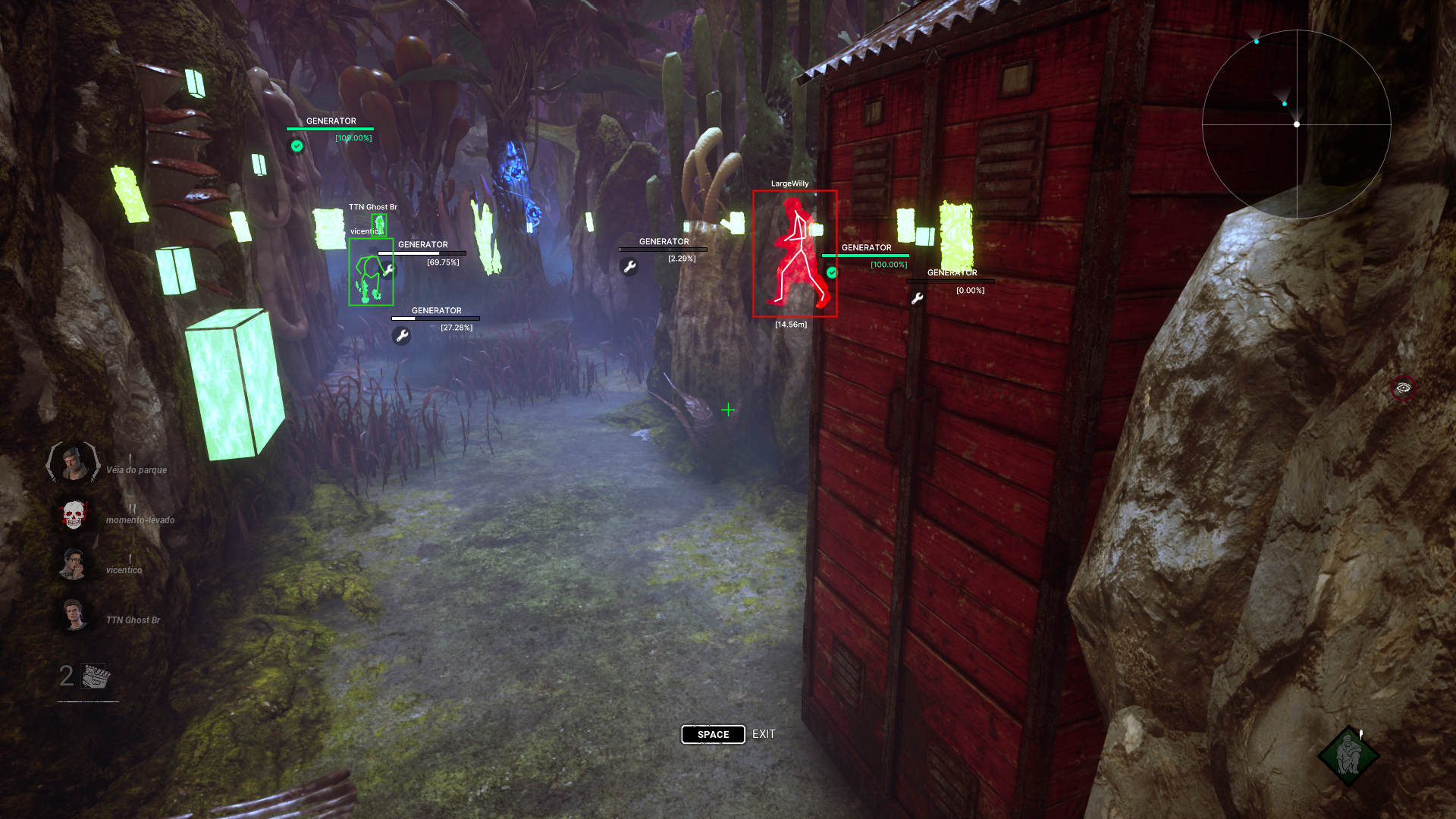Click the remaining generators counter icon
1456x819 pixels.
point(96,676)
